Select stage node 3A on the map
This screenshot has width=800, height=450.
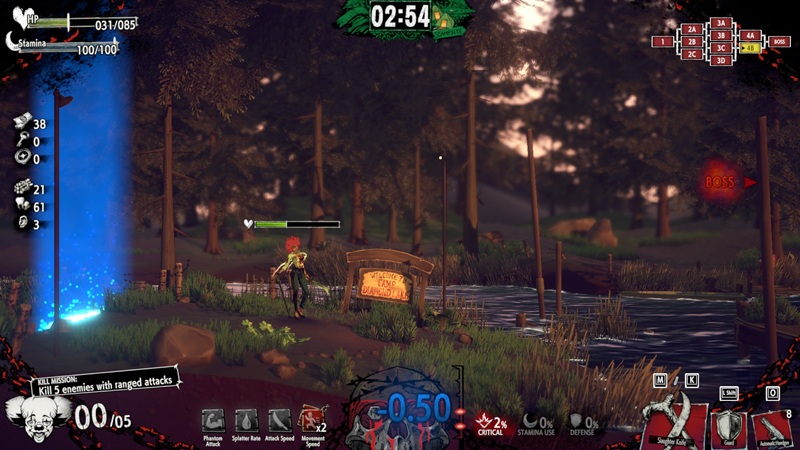click(721, 23)
